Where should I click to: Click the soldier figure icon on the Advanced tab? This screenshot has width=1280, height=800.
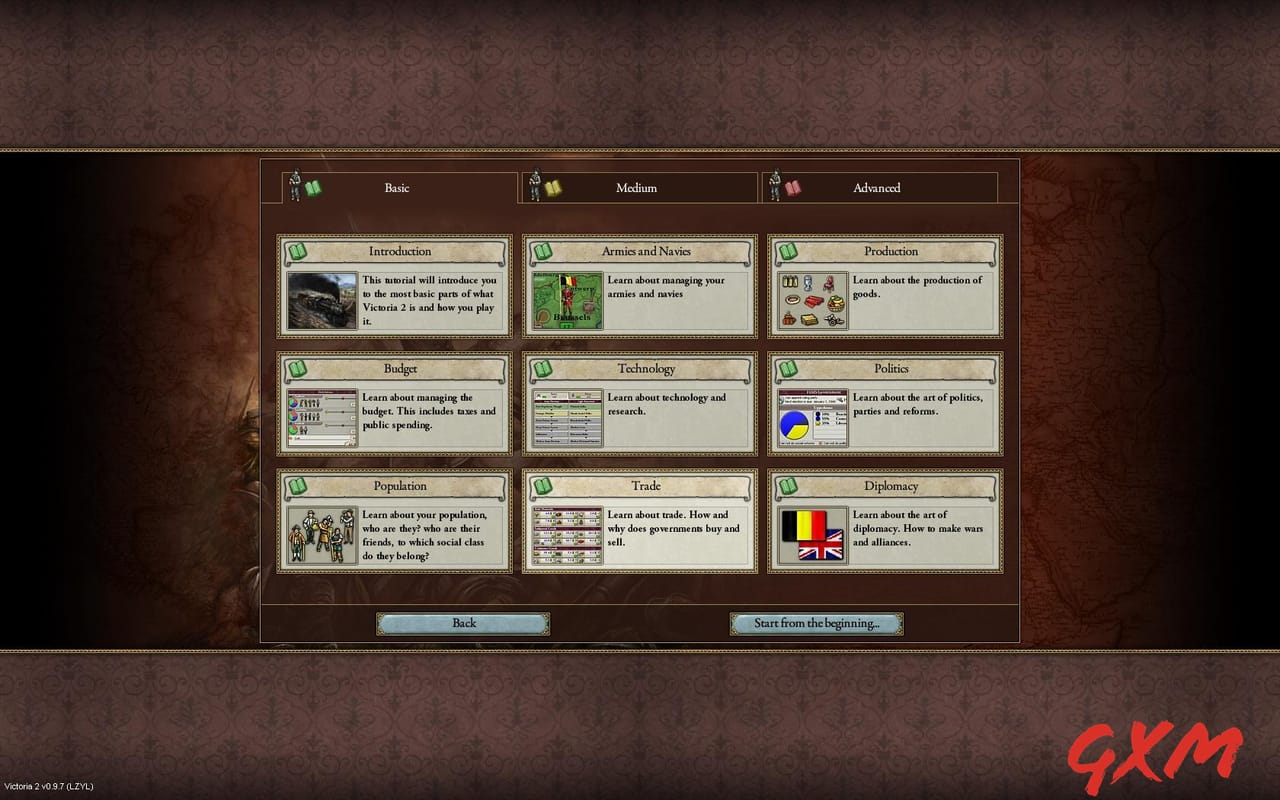[777, 186]
